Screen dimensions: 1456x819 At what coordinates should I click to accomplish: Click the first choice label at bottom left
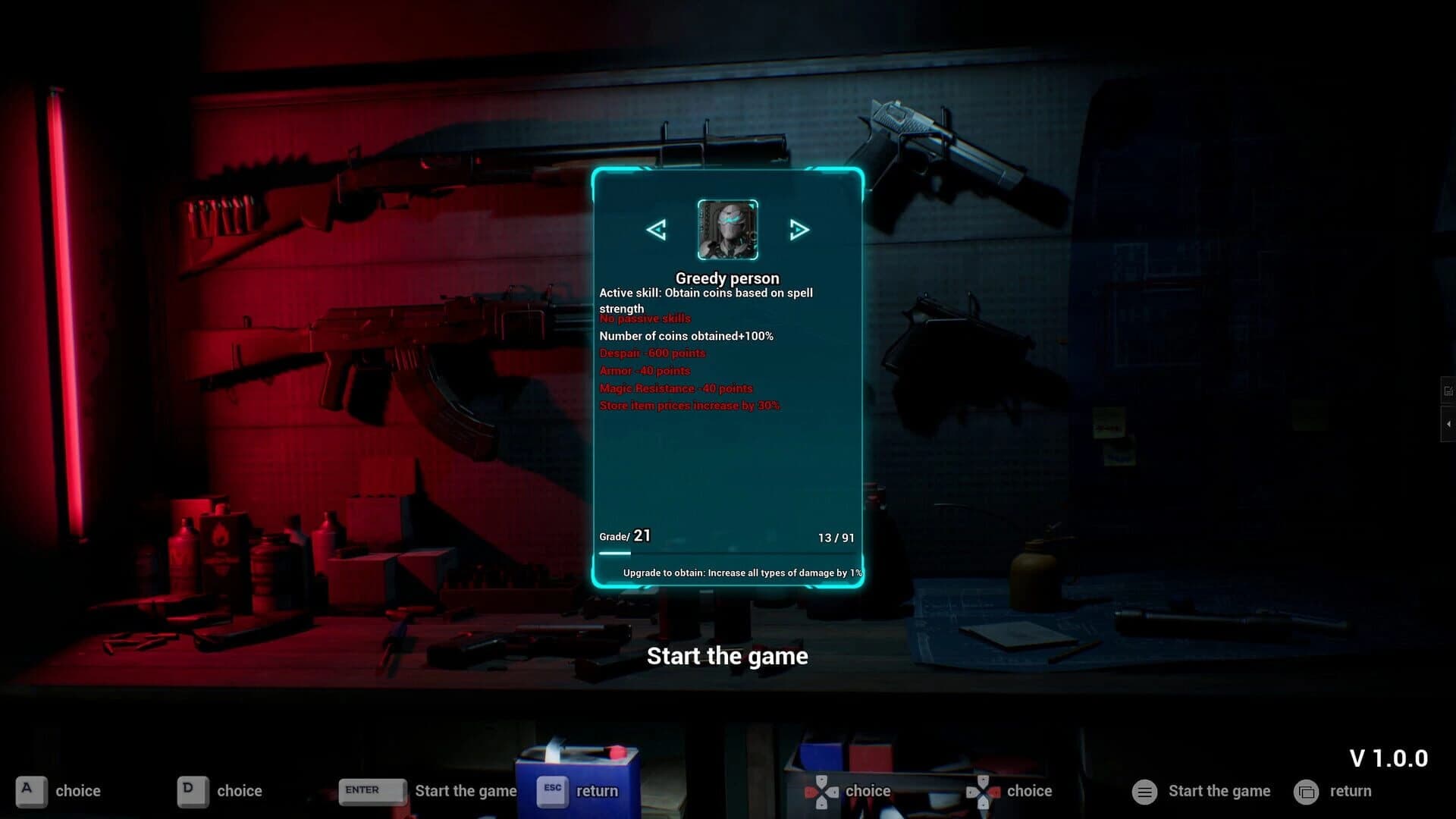(x=79, y=791)
